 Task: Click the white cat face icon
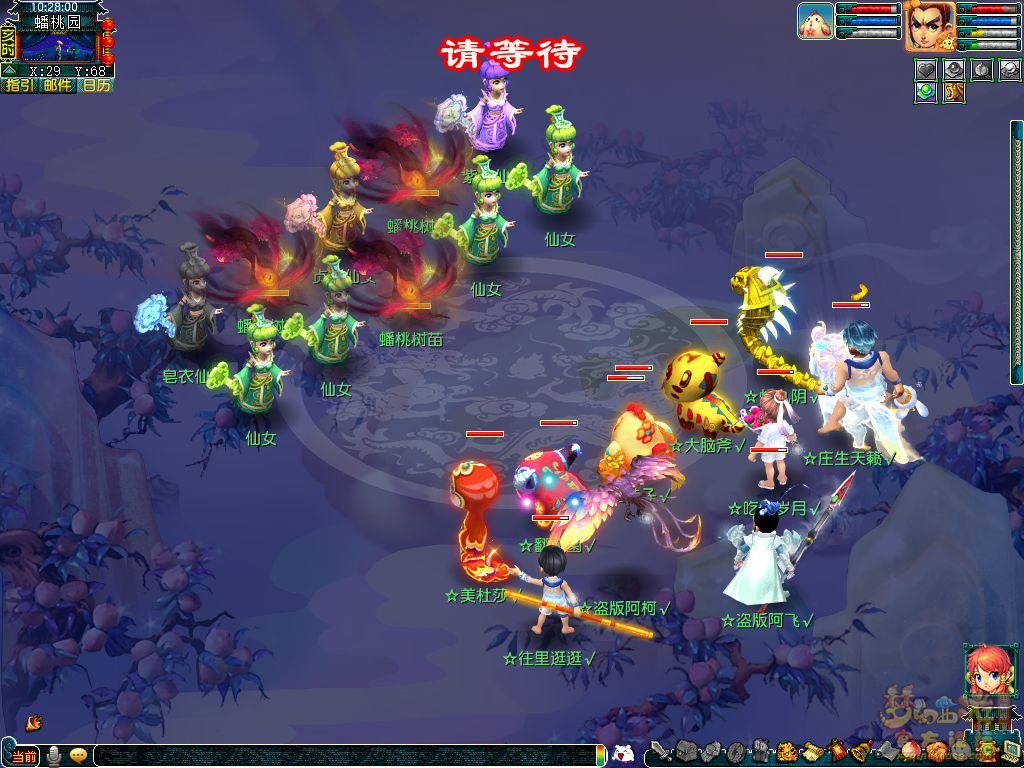coord(623,754)
